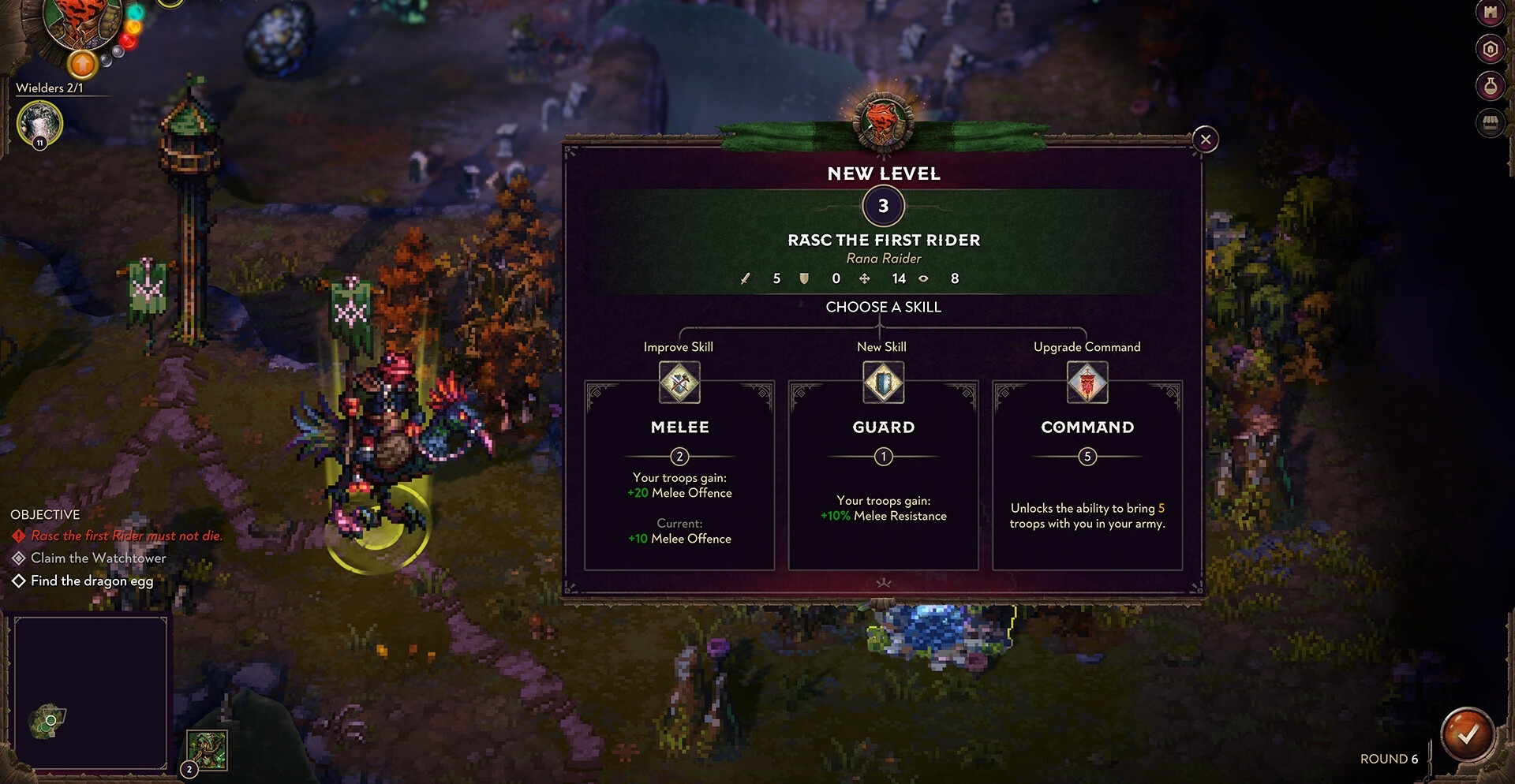The height and width of the screenshot is (784, 1515).
Task: Choose the Melee skill improvement
Action: tap(679, 474)
